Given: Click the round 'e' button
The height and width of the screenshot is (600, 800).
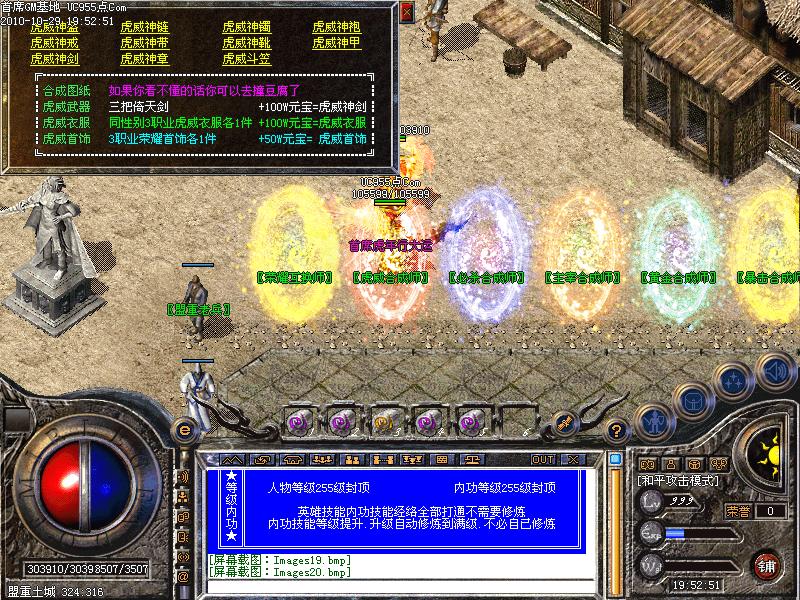Looking at the screenshot, I should pyautogui.click(x=184, y=430).
